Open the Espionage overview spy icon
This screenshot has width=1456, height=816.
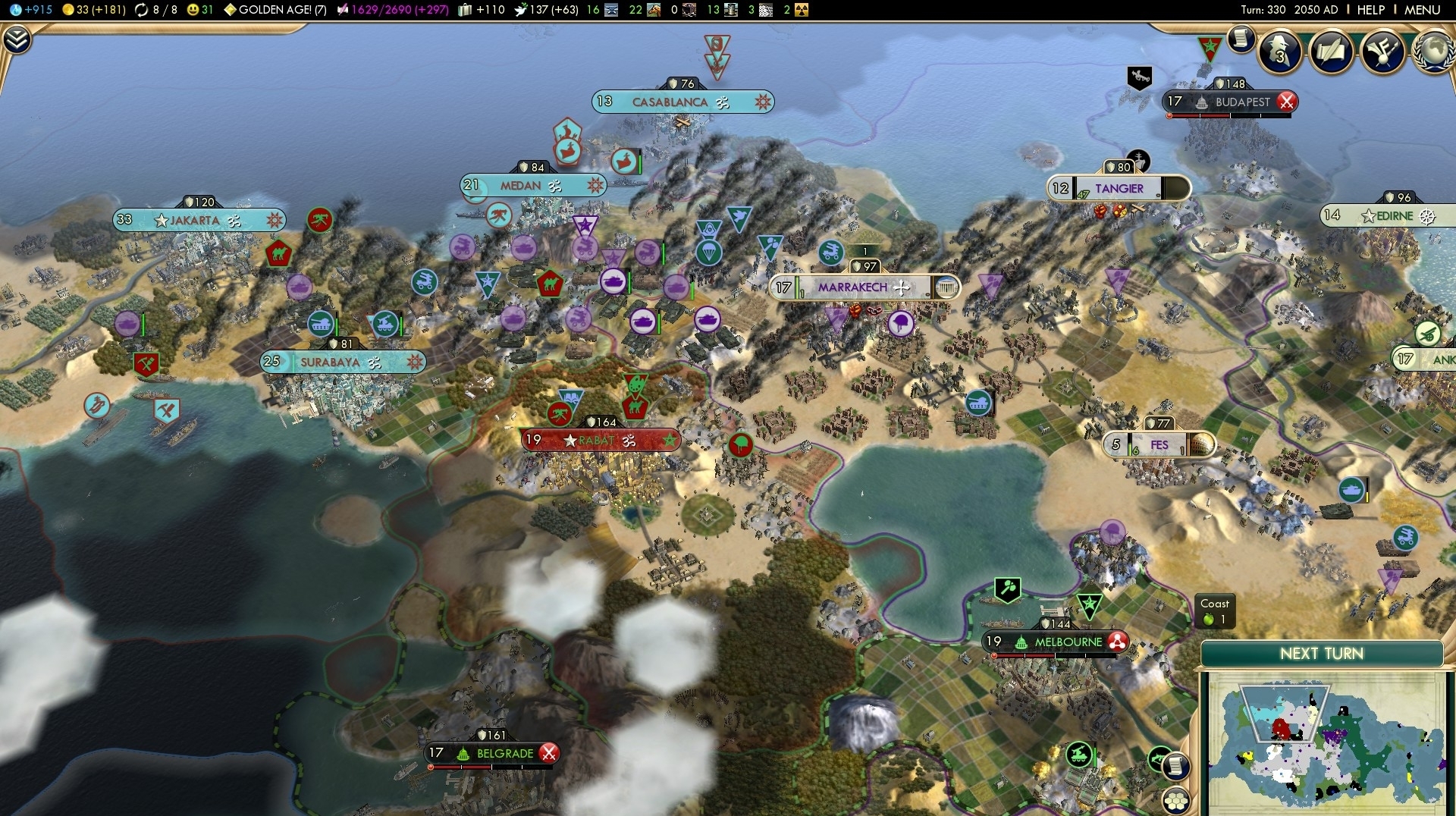(x=1280, y=52)
